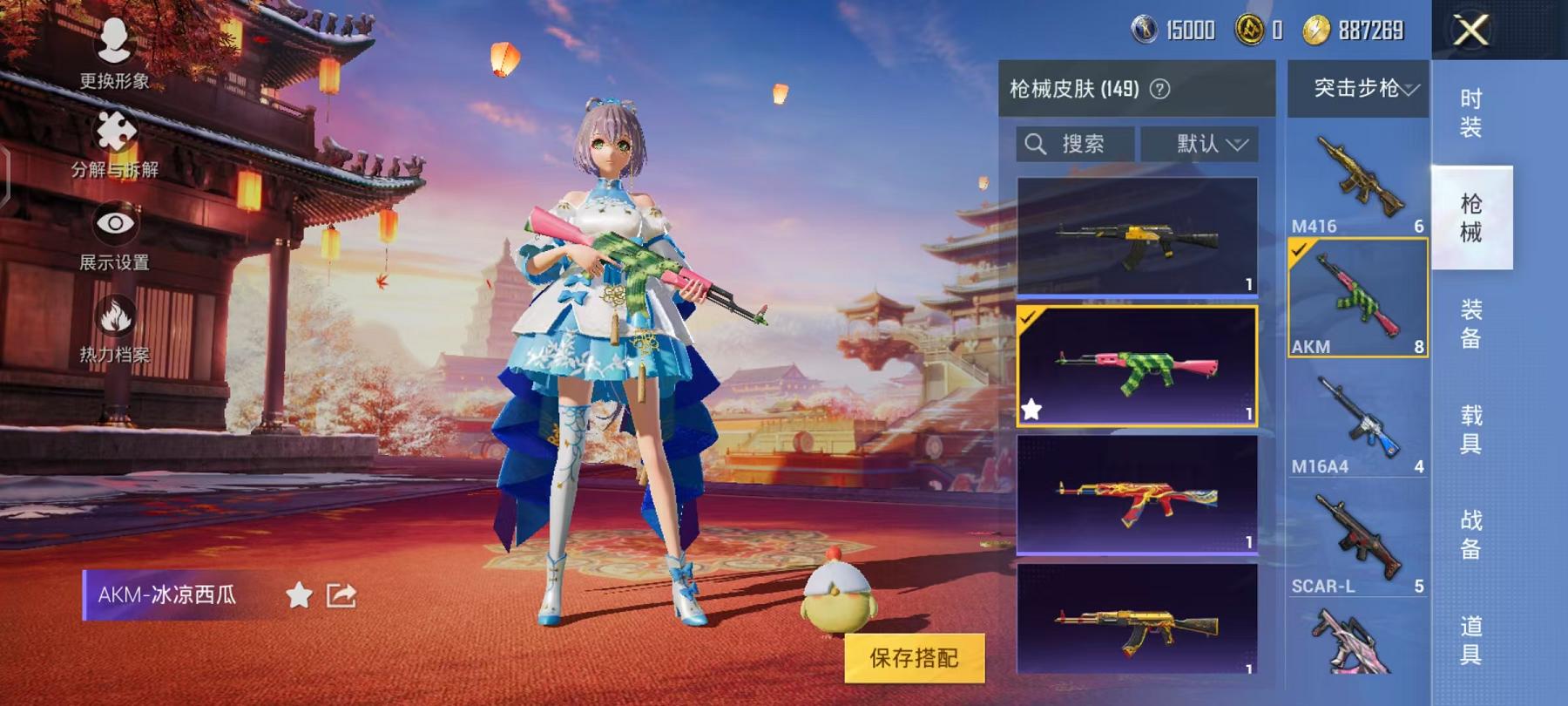Switch to the 时装 fashion tab

click(1470, 113)
